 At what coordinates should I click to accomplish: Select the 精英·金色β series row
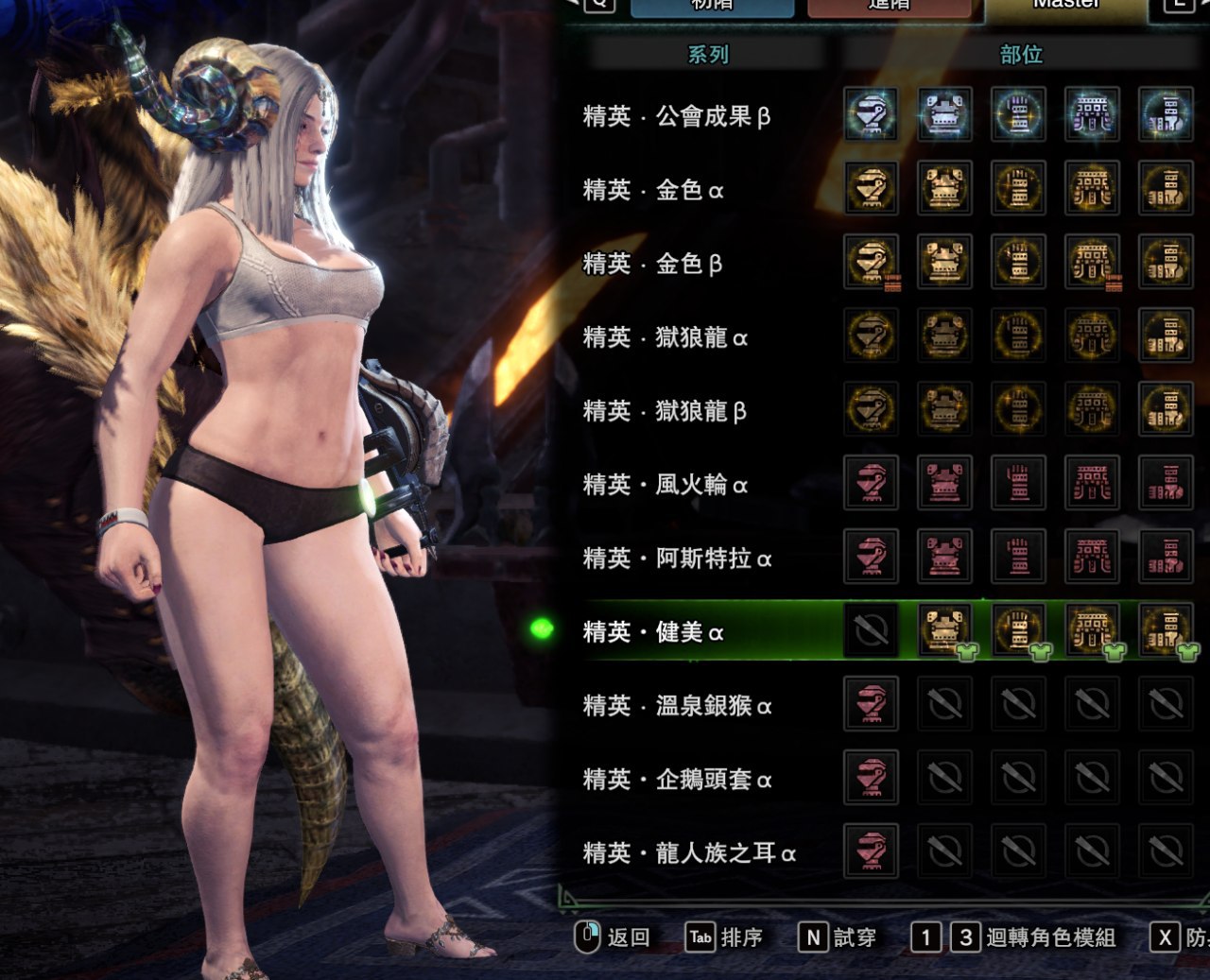652,264
